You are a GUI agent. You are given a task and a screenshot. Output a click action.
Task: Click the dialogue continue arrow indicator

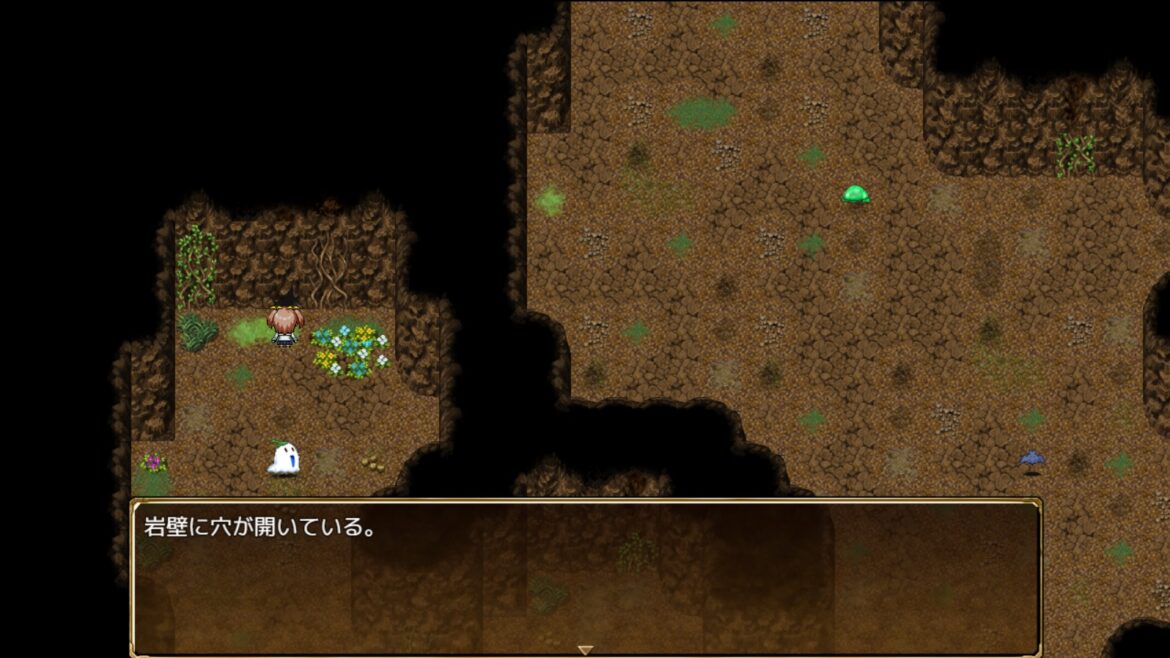[x=585, y=650]
